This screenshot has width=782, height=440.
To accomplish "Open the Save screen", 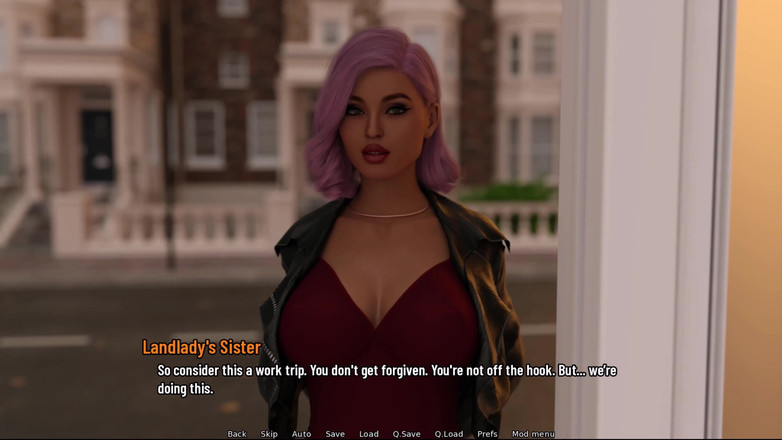I will tap(335, 434).
